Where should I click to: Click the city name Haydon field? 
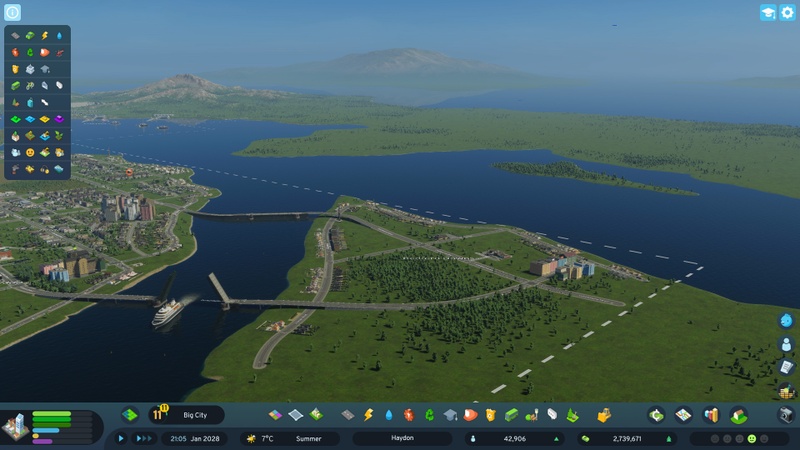coord(402,438)
